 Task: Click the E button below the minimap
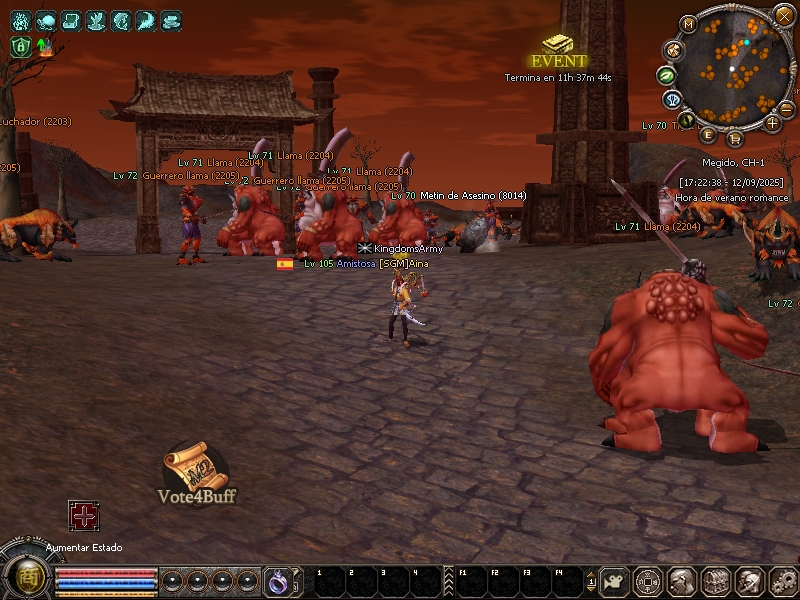(708, 134)
